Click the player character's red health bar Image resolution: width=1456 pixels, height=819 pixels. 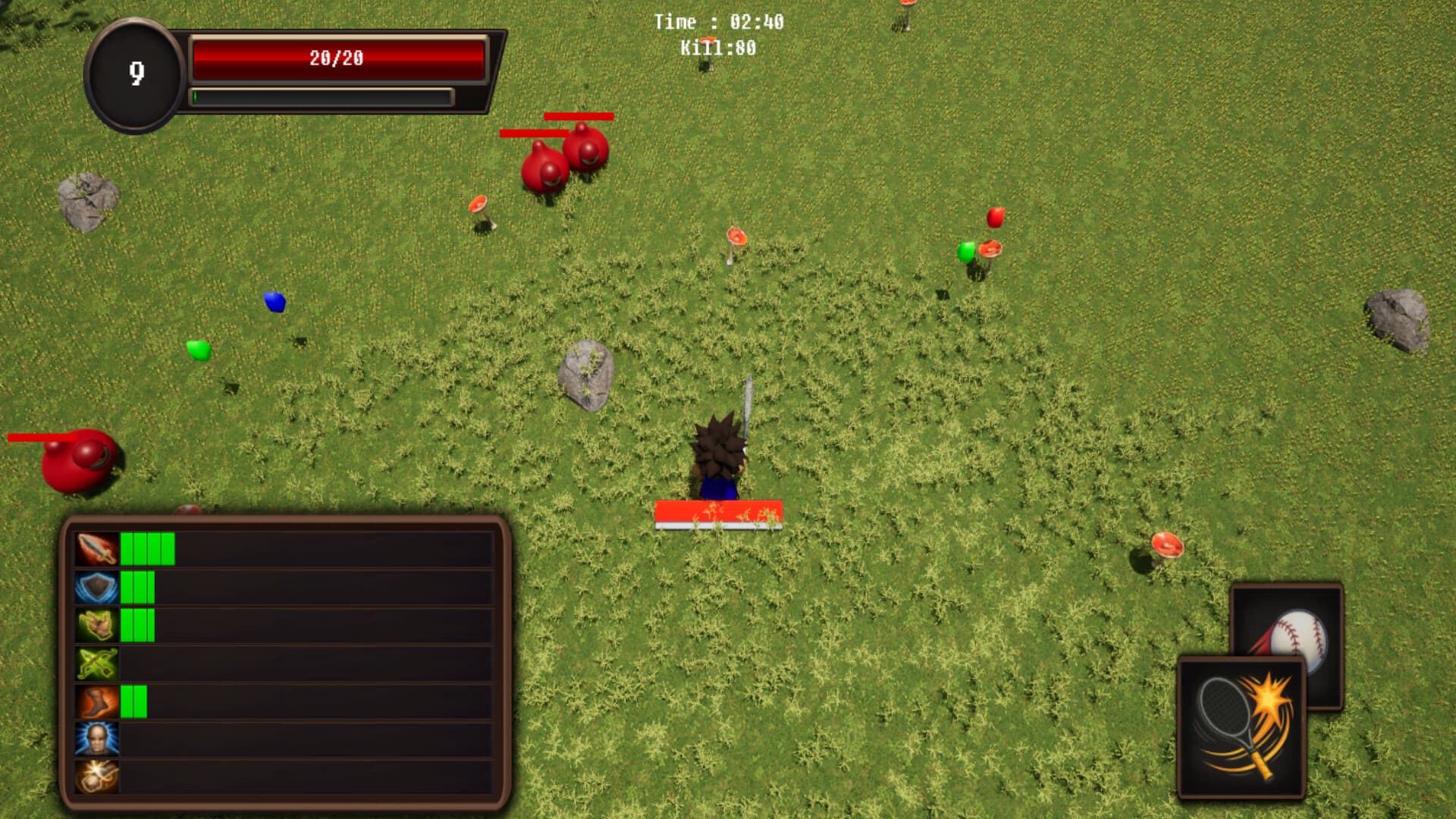pos(719,510)
